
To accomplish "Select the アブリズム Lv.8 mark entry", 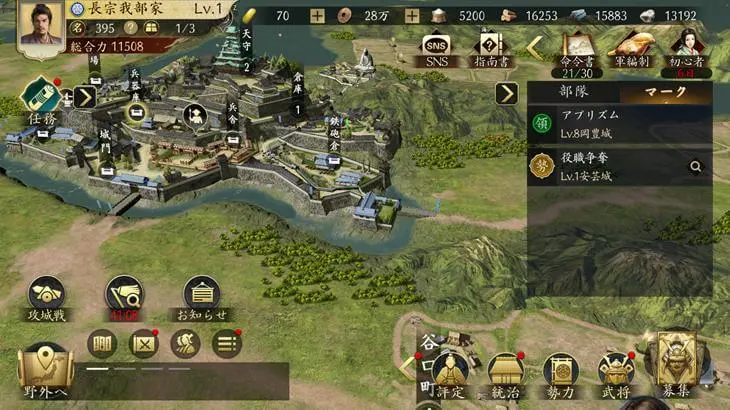I will pyautogui.click(x=620, y=123).
